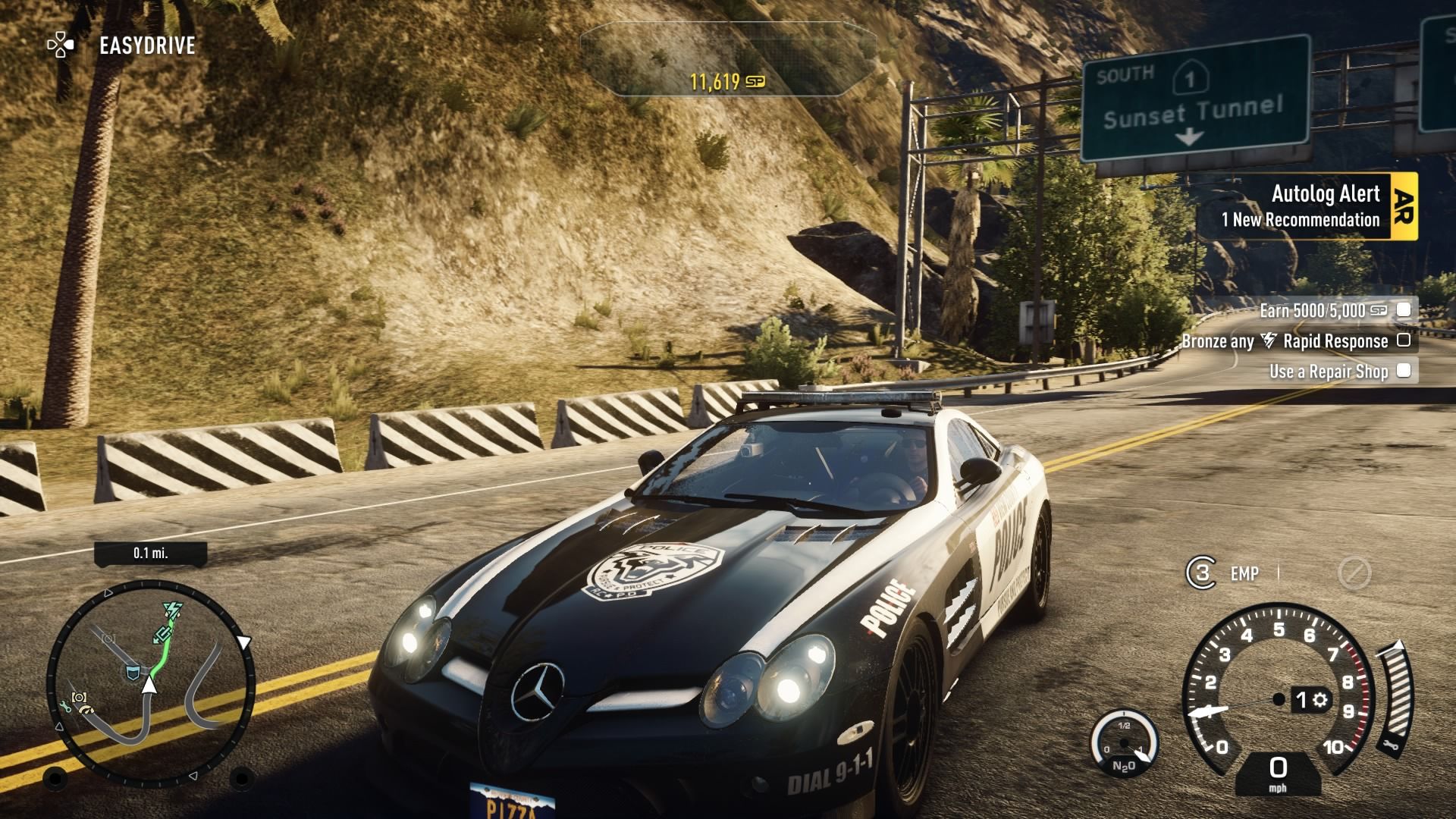Click the white player arrow on the minimap
Screen dimensions: 1456x819
149,686
